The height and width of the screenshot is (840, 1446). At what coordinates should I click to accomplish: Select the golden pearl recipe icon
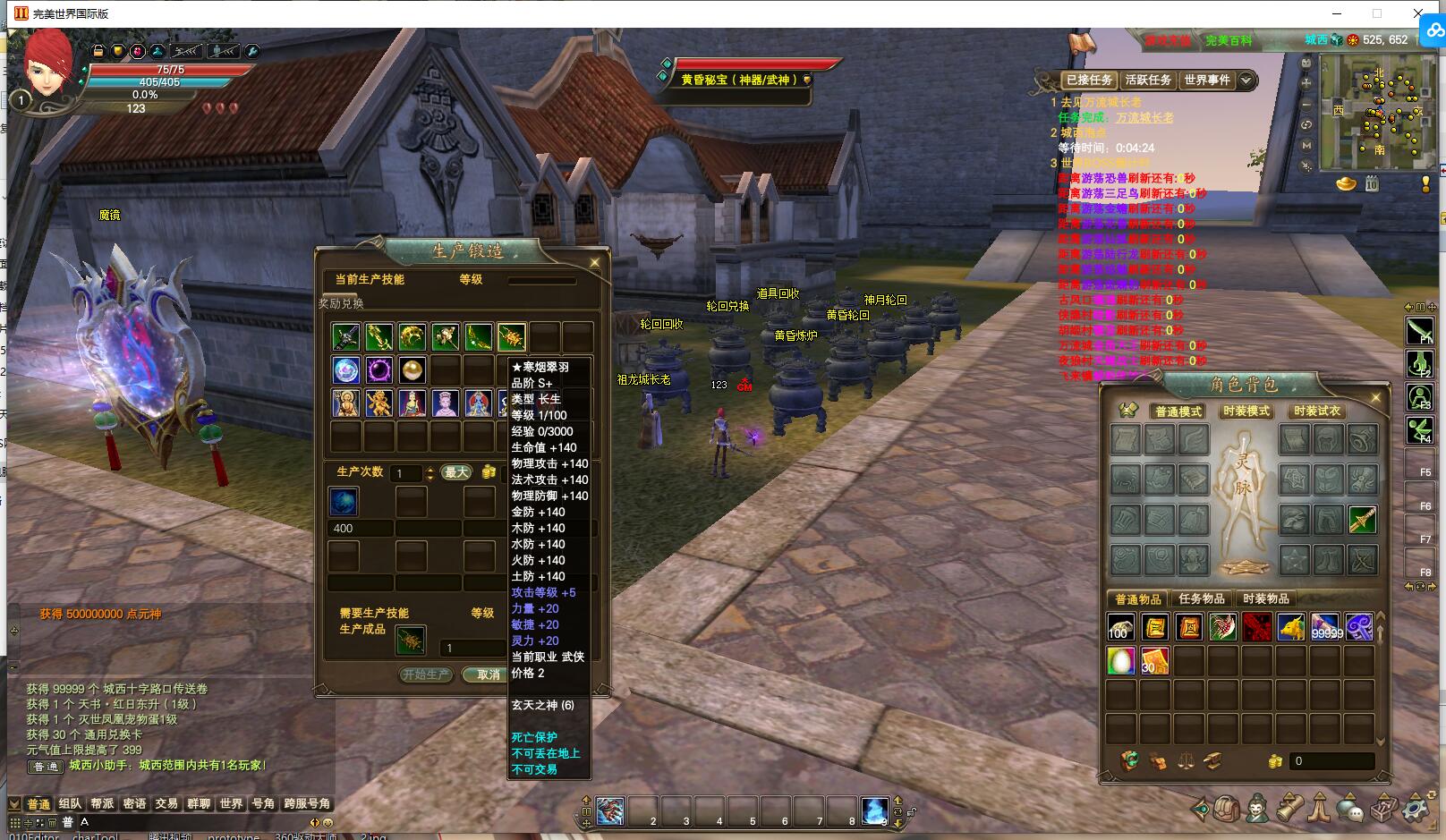click(412, 369)
